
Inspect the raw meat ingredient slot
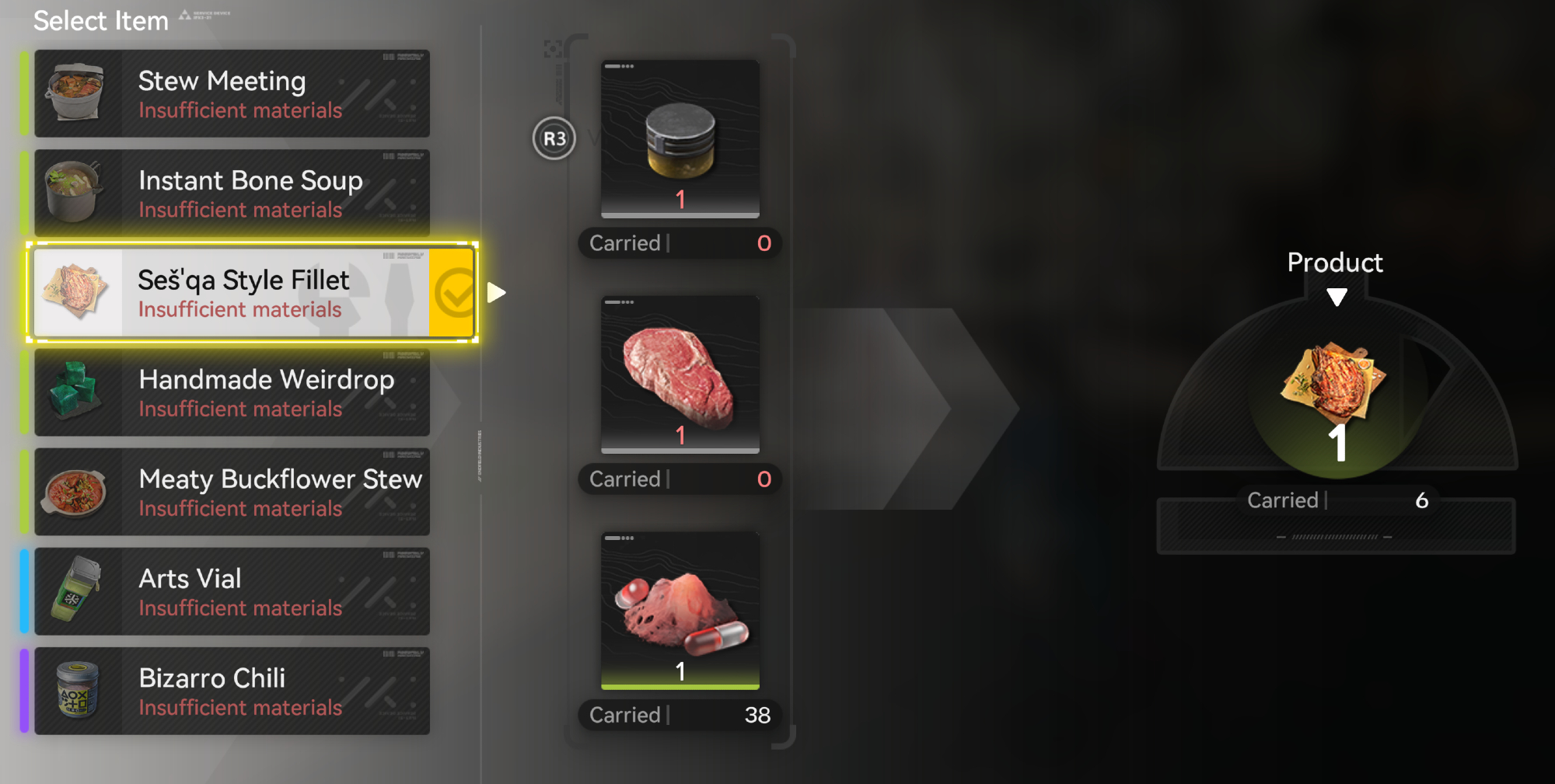pos(680,374)
